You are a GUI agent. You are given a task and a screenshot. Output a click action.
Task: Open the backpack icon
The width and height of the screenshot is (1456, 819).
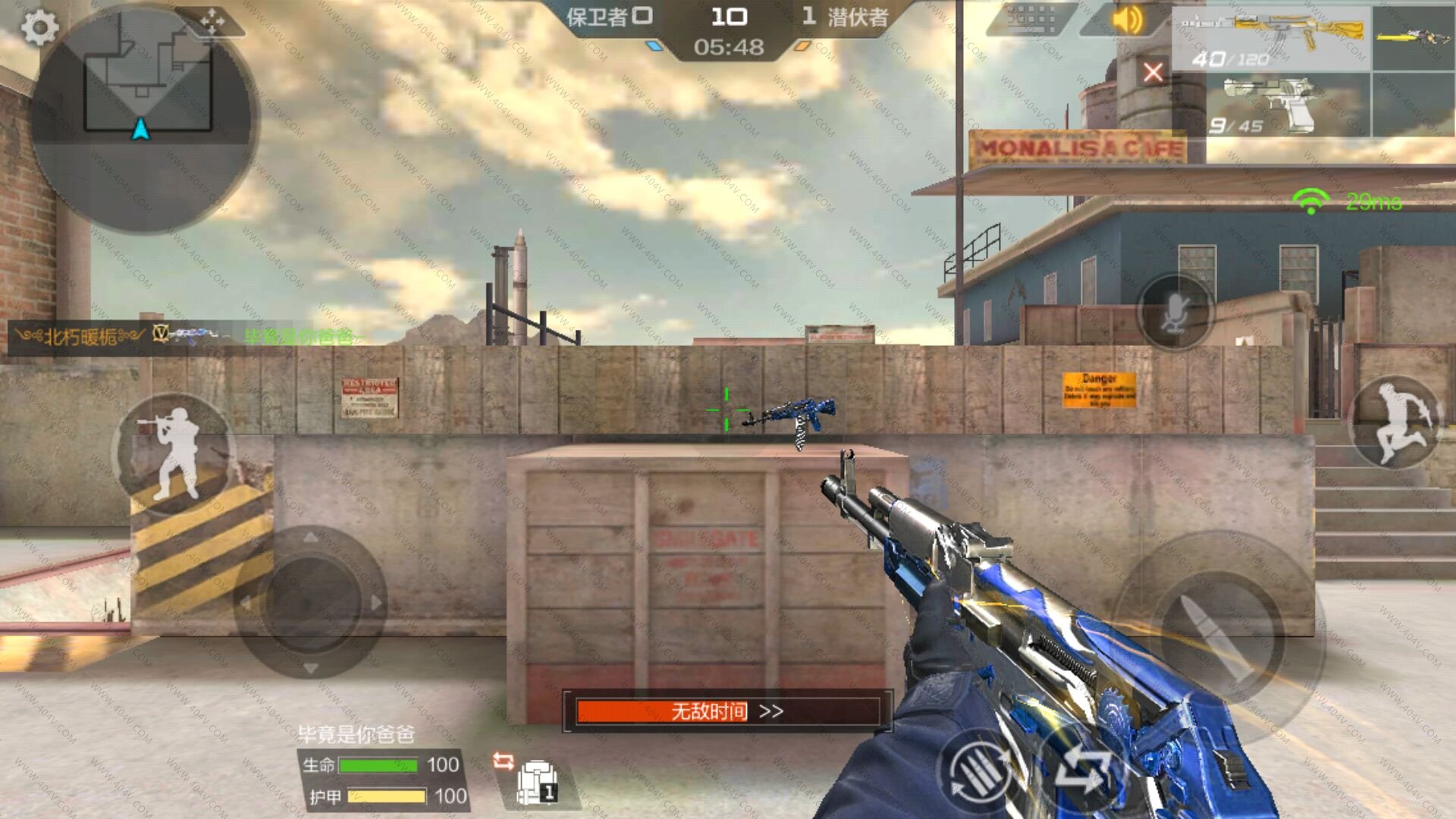537,781
